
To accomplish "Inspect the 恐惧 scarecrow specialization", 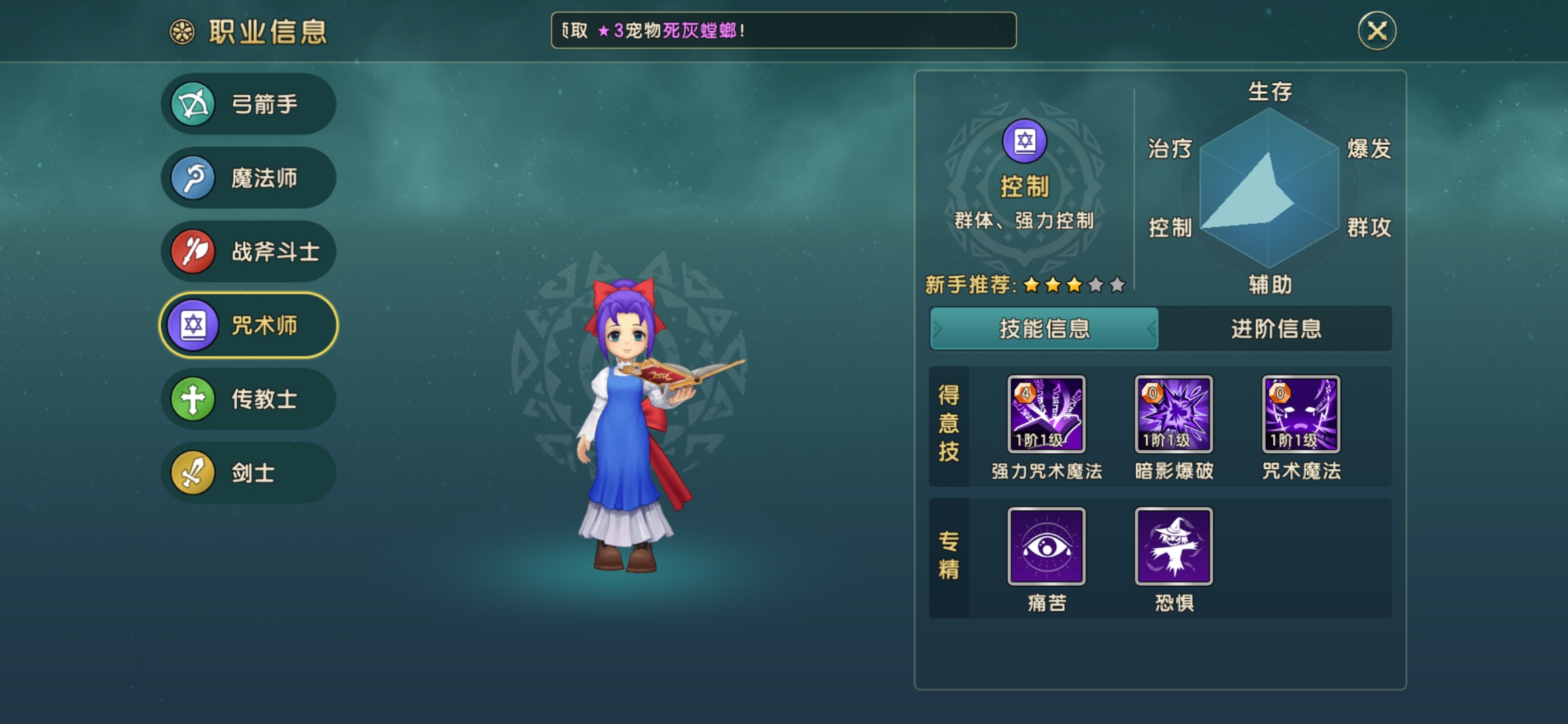I will coord(1173,546).
